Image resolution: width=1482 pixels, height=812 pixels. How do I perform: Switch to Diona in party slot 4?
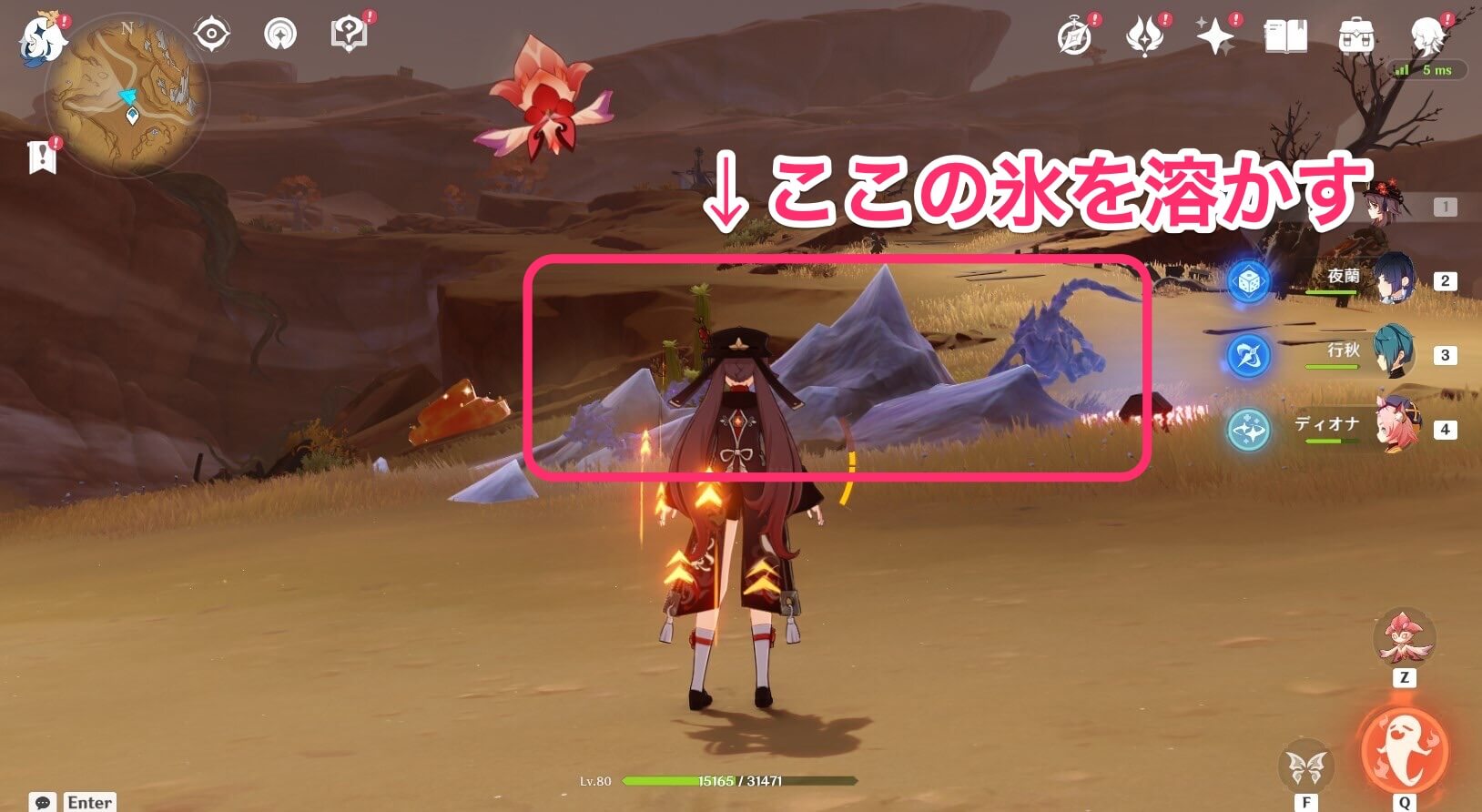1395,428
